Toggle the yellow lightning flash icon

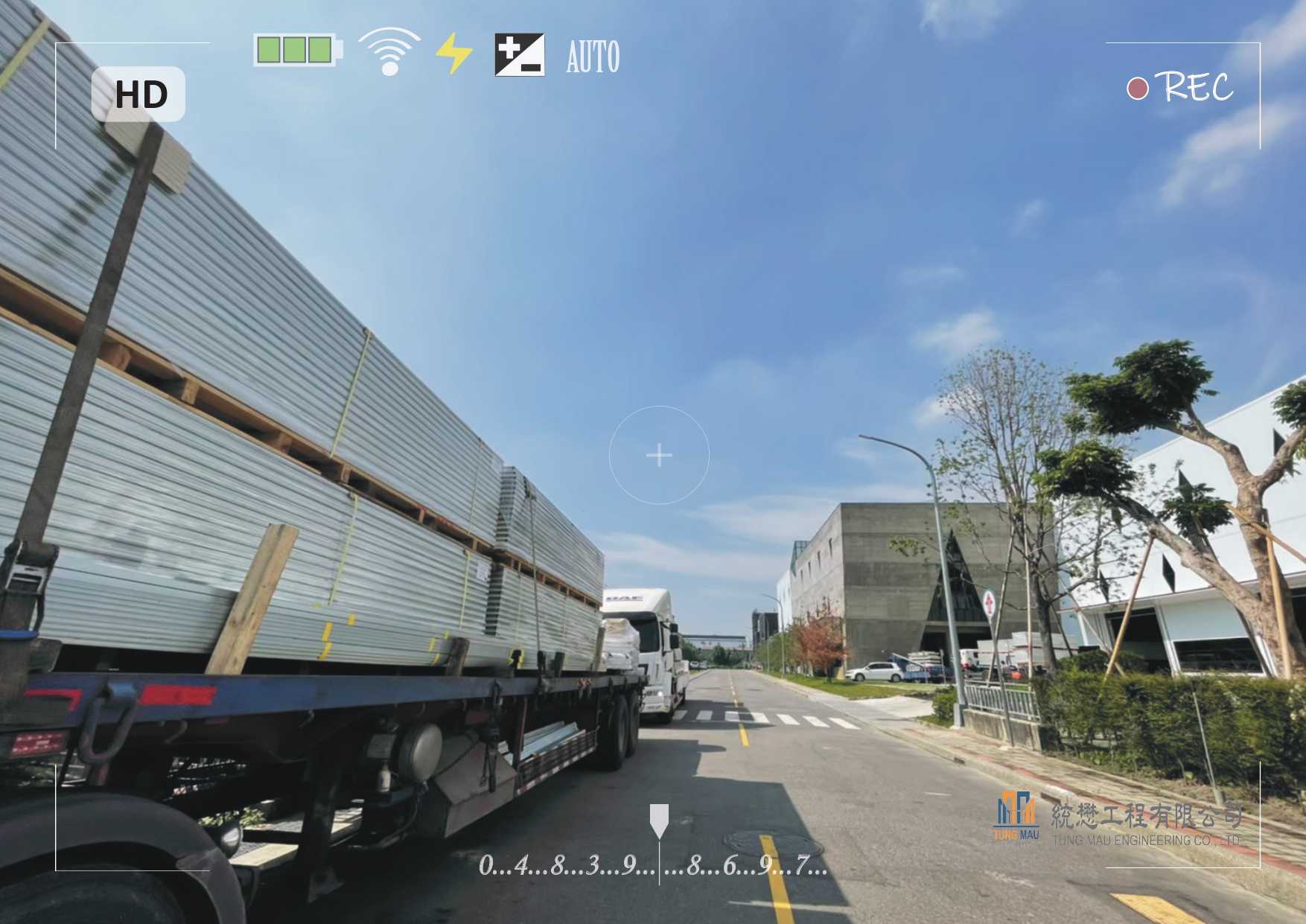453,54
